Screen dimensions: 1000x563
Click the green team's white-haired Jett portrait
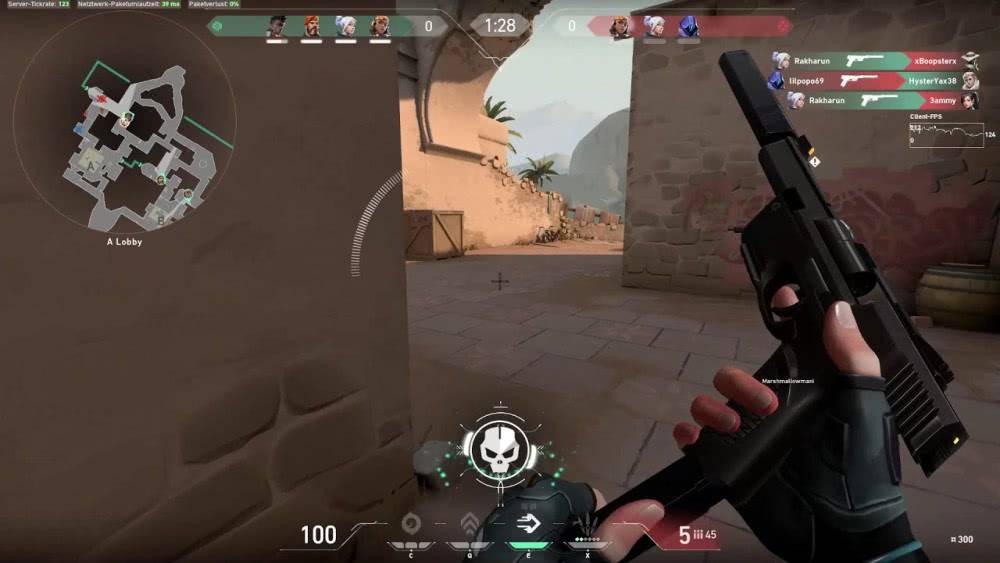(x=344, y=26)
